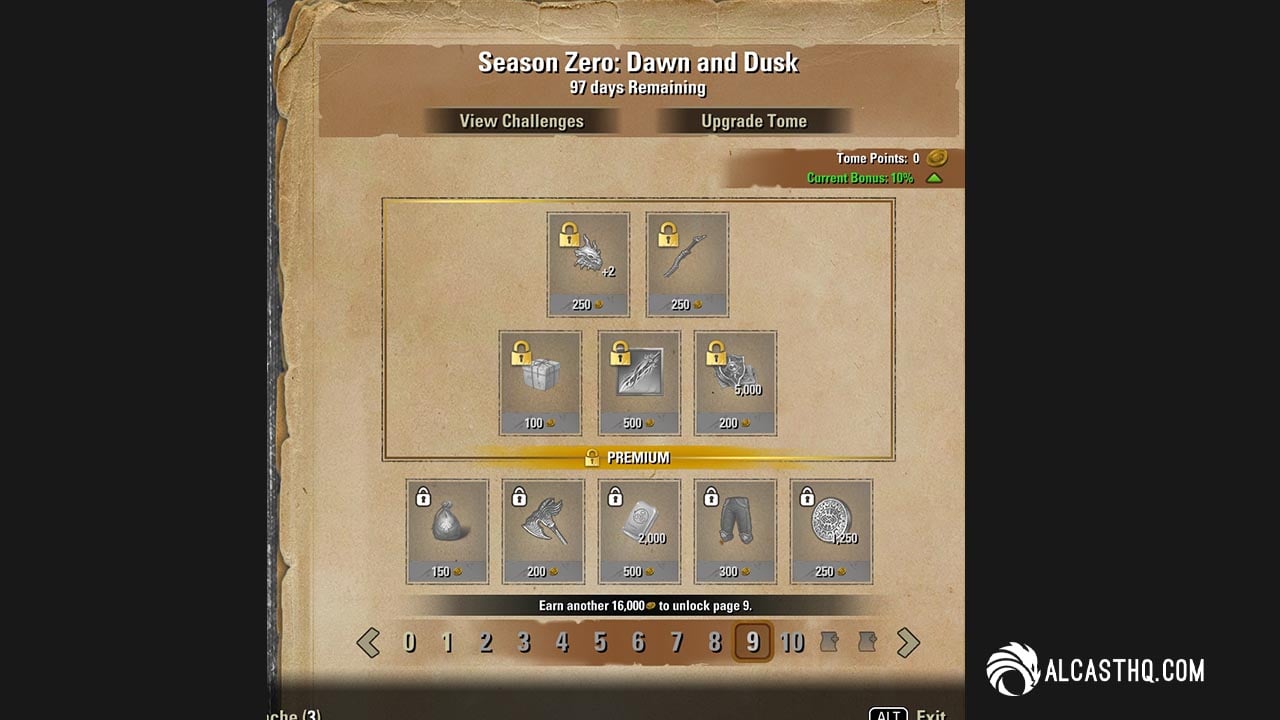This screenshot has width=1280, height=720.
Task: Select the dragon head reward costing 250
Action: coord(588,264)
